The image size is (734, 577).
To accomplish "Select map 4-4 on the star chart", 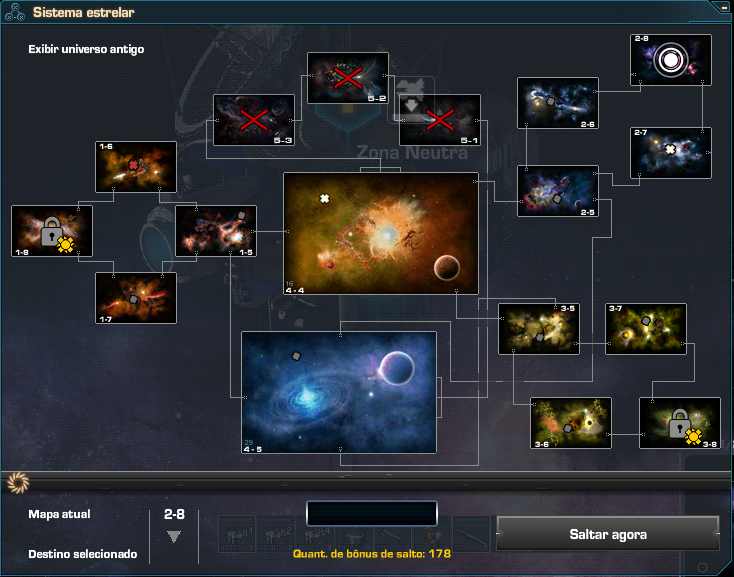I will 381,233.
